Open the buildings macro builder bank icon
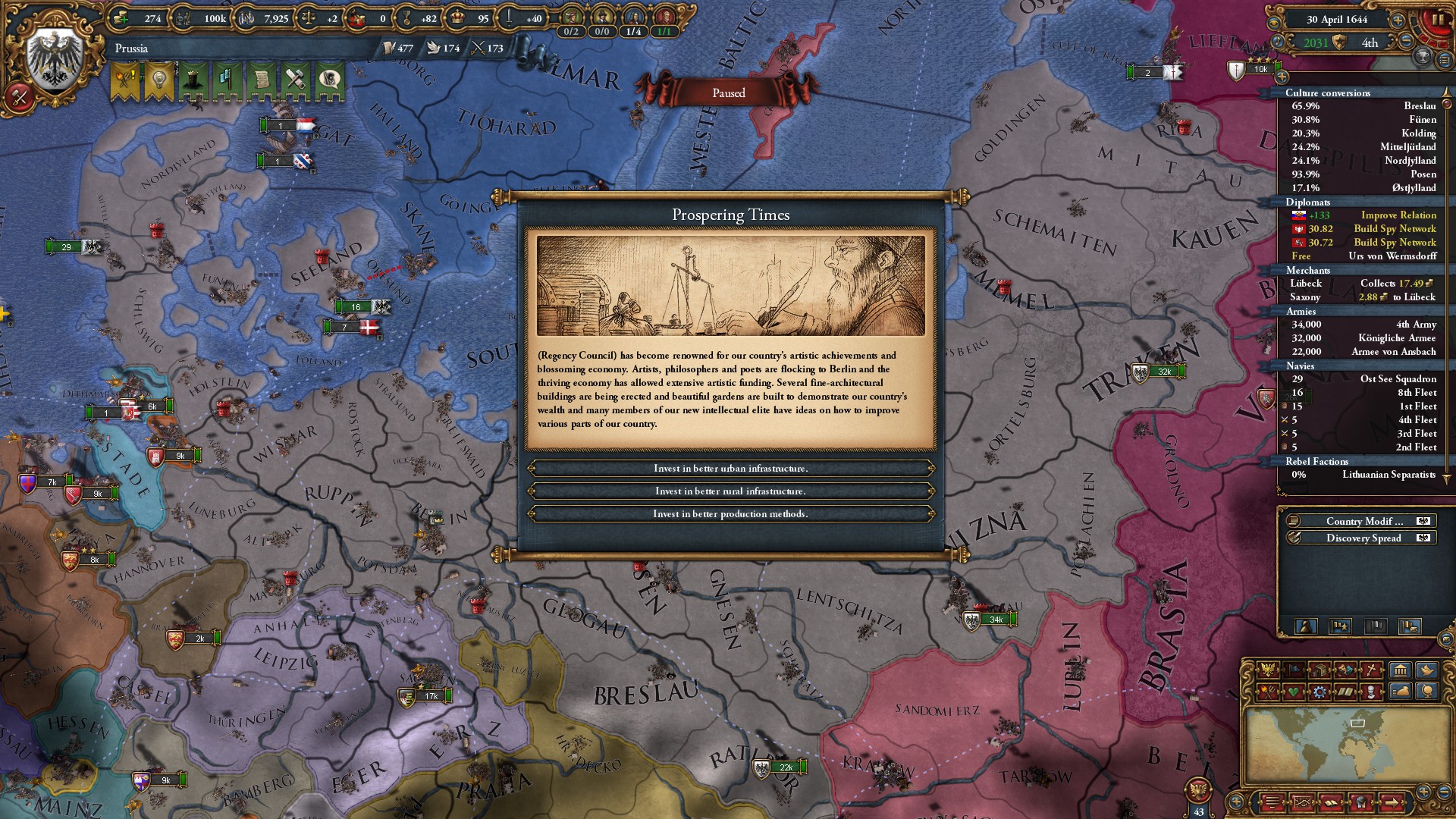1456x819 pixels. tap(1400, 670)
